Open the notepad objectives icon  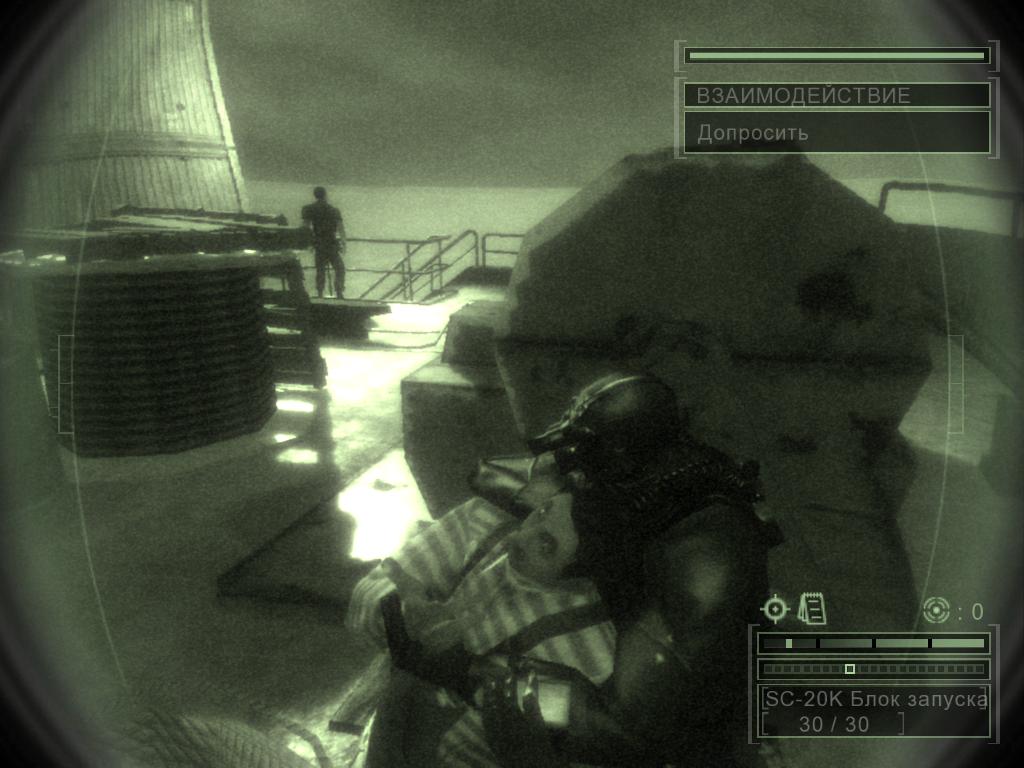point(812,608)
